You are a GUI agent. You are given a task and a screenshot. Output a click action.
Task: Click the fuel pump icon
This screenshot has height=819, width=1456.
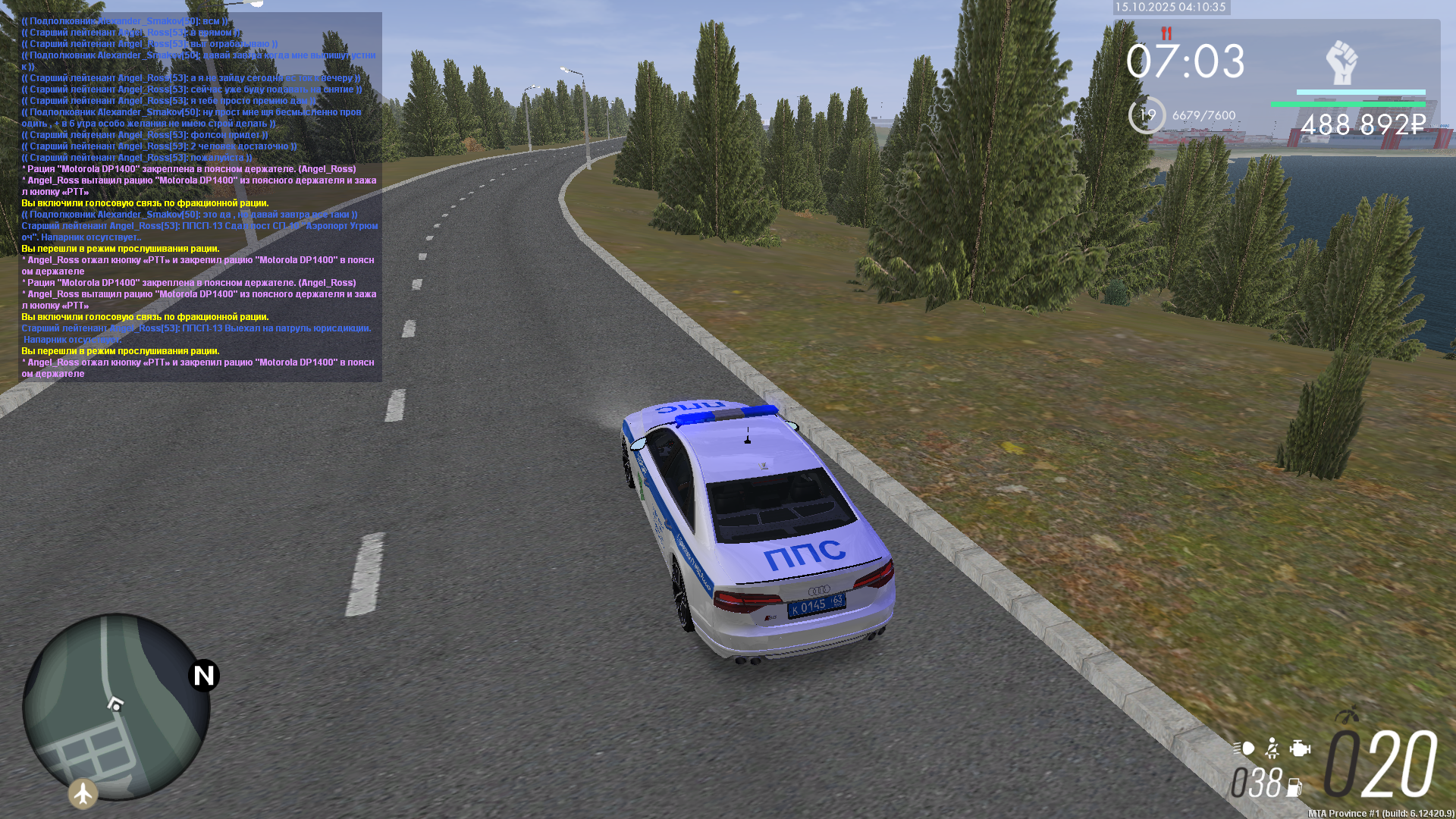pos(1294,787)
